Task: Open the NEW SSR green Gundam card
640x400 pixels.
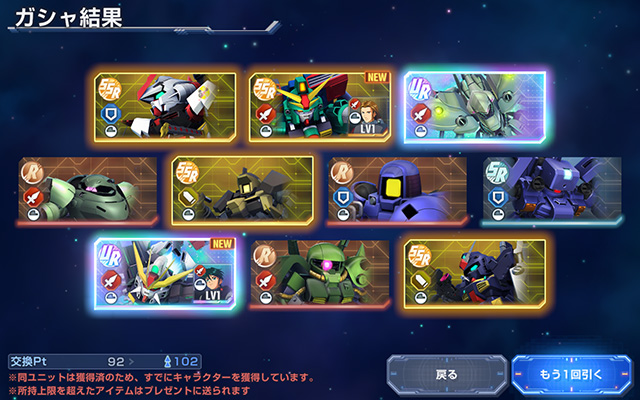Action: (319, 107)
